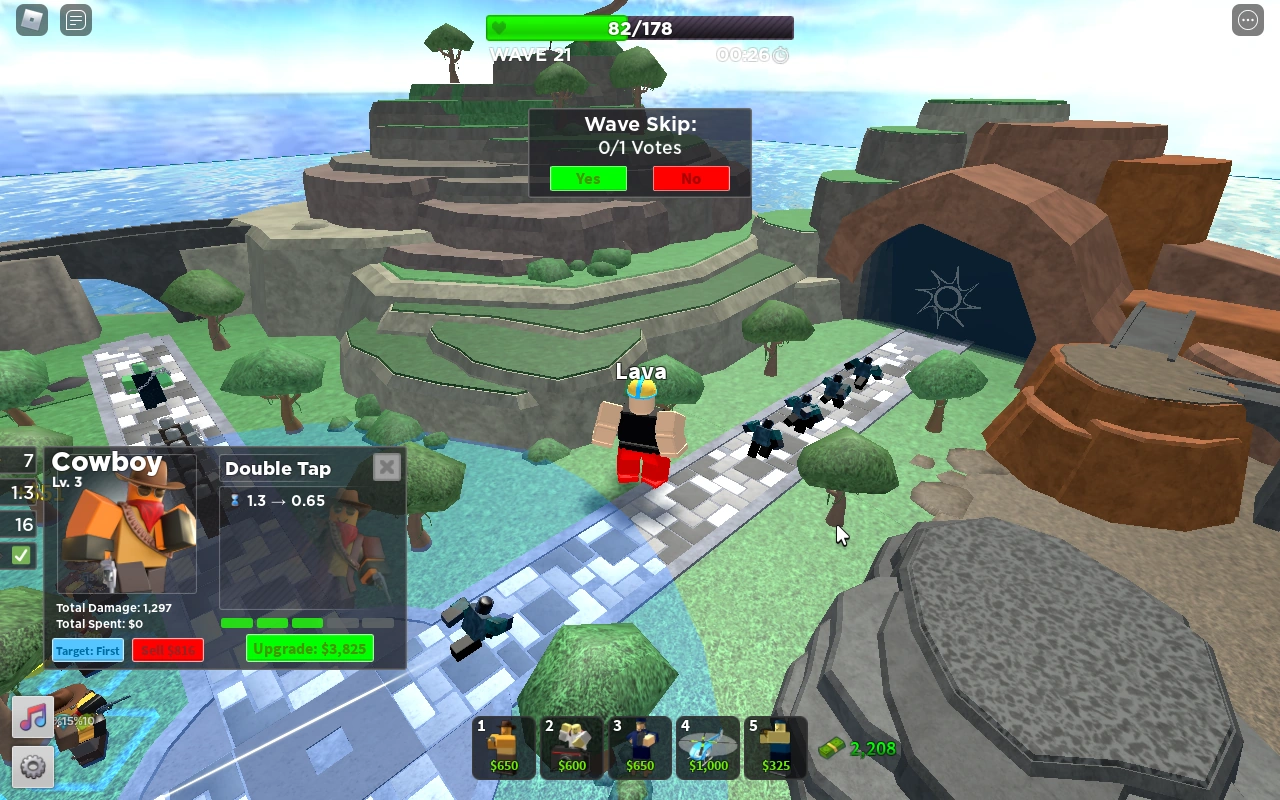Close the Double Tap upgrade preview
The image size is (1280, 800).
386,466
